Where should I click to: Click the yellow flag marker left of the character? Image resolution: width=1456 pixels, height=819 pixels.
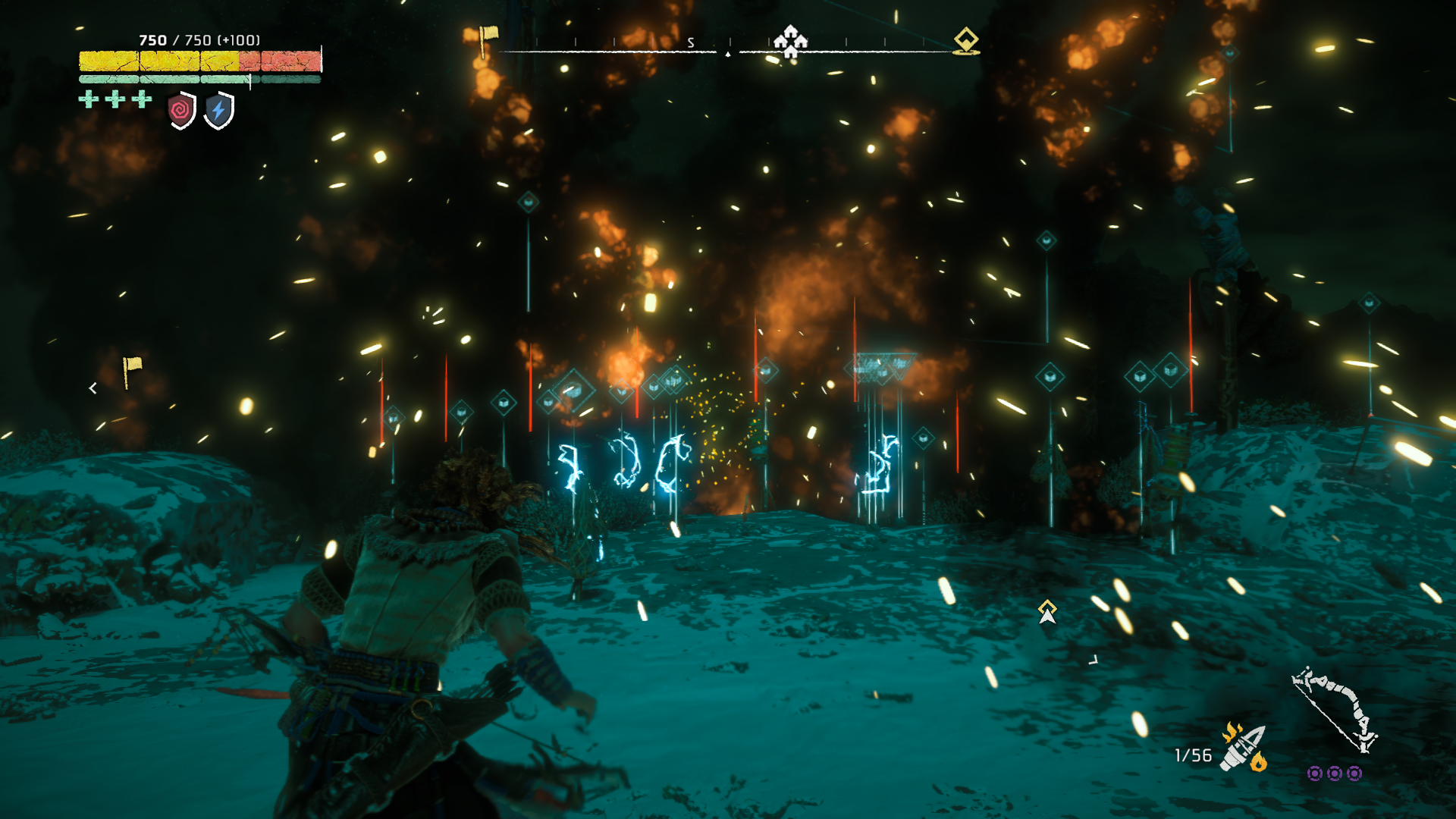tap(131, 371)
